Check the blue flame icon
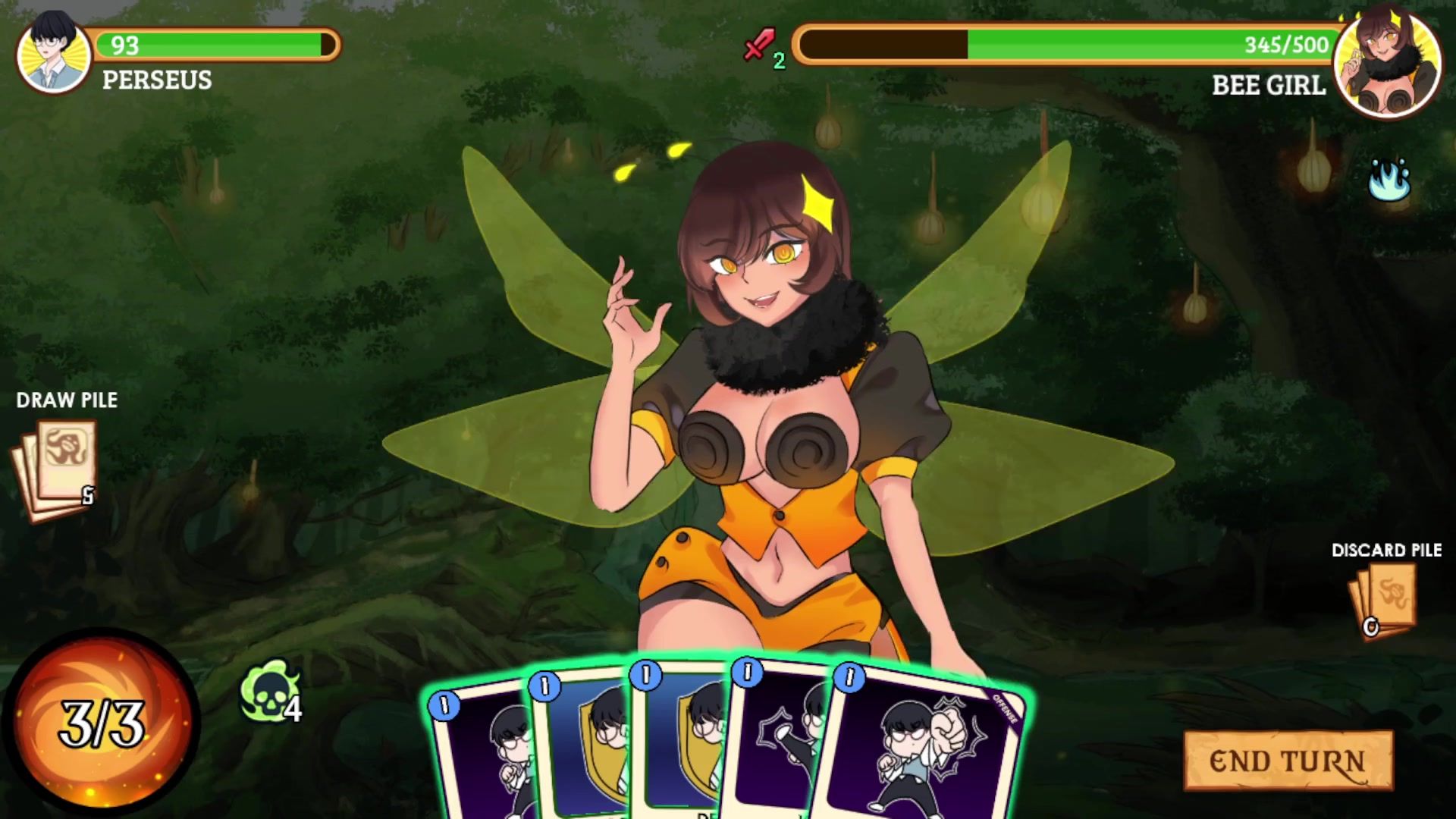Screen dimensions: 1456x819 click(1389, 180)
